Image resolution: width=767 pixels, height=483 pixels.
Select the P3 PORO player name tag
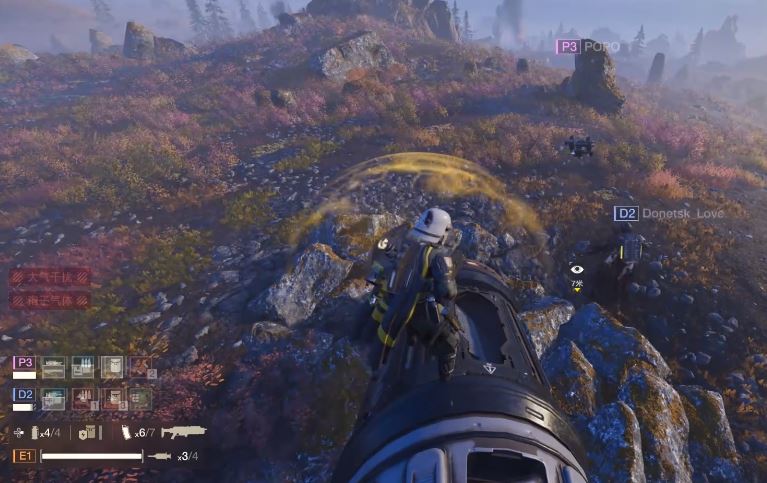[588, 46]
